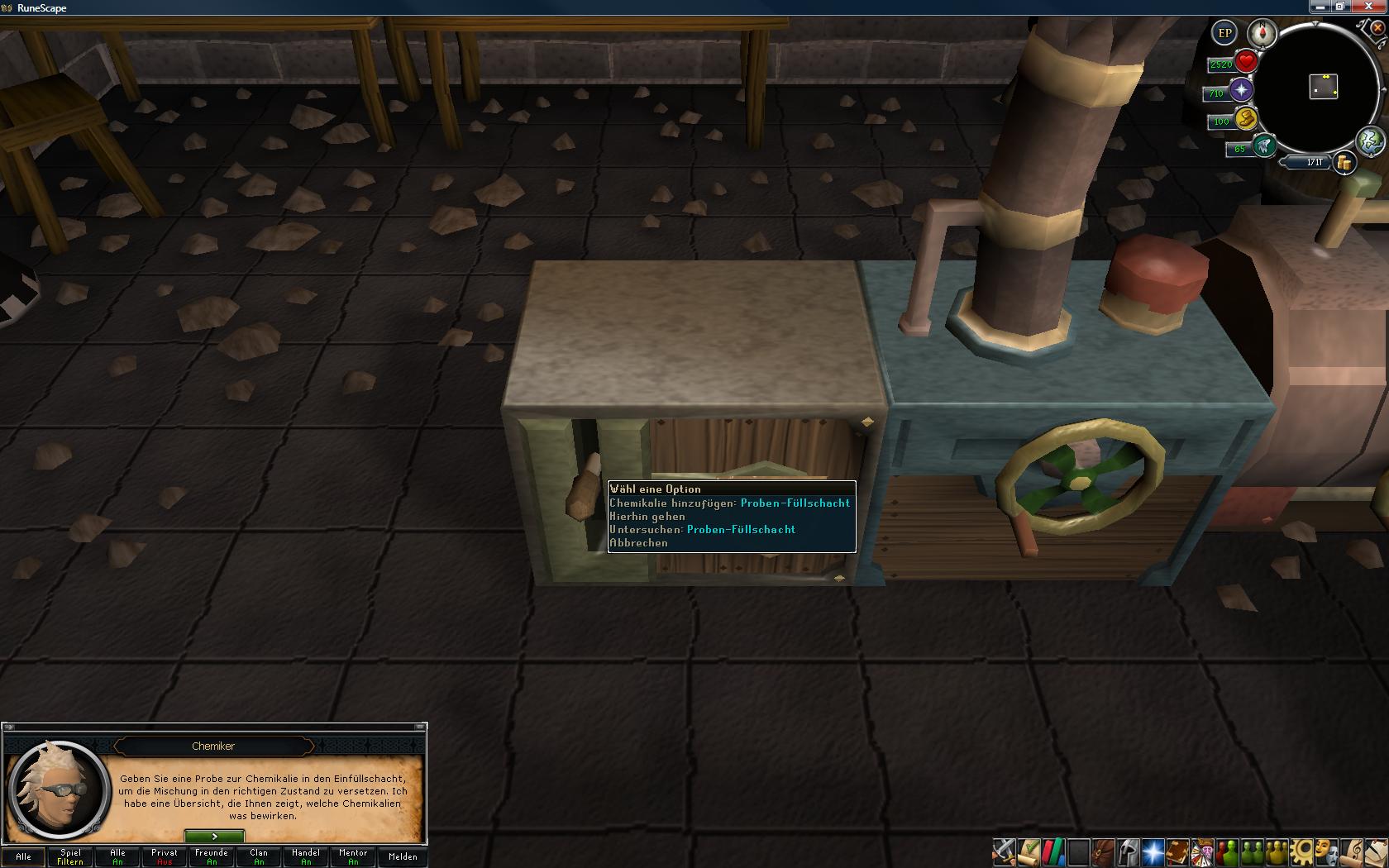Click the compass to face north
This screenshot has width=1389, height=868.
coord(1263,34)
